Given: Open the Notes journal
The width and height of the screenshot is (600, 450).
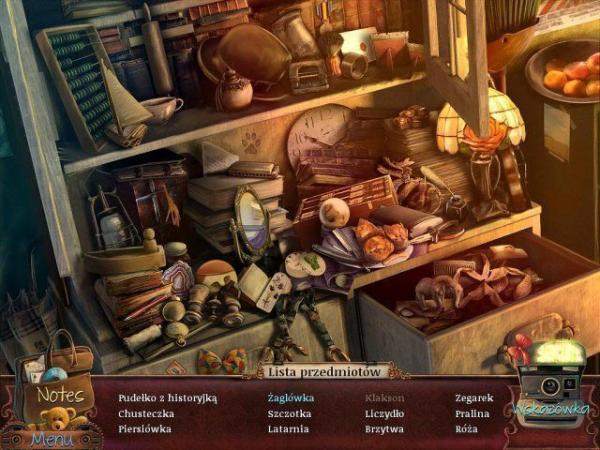Looking at the screenshot, I should coord(61,394).
